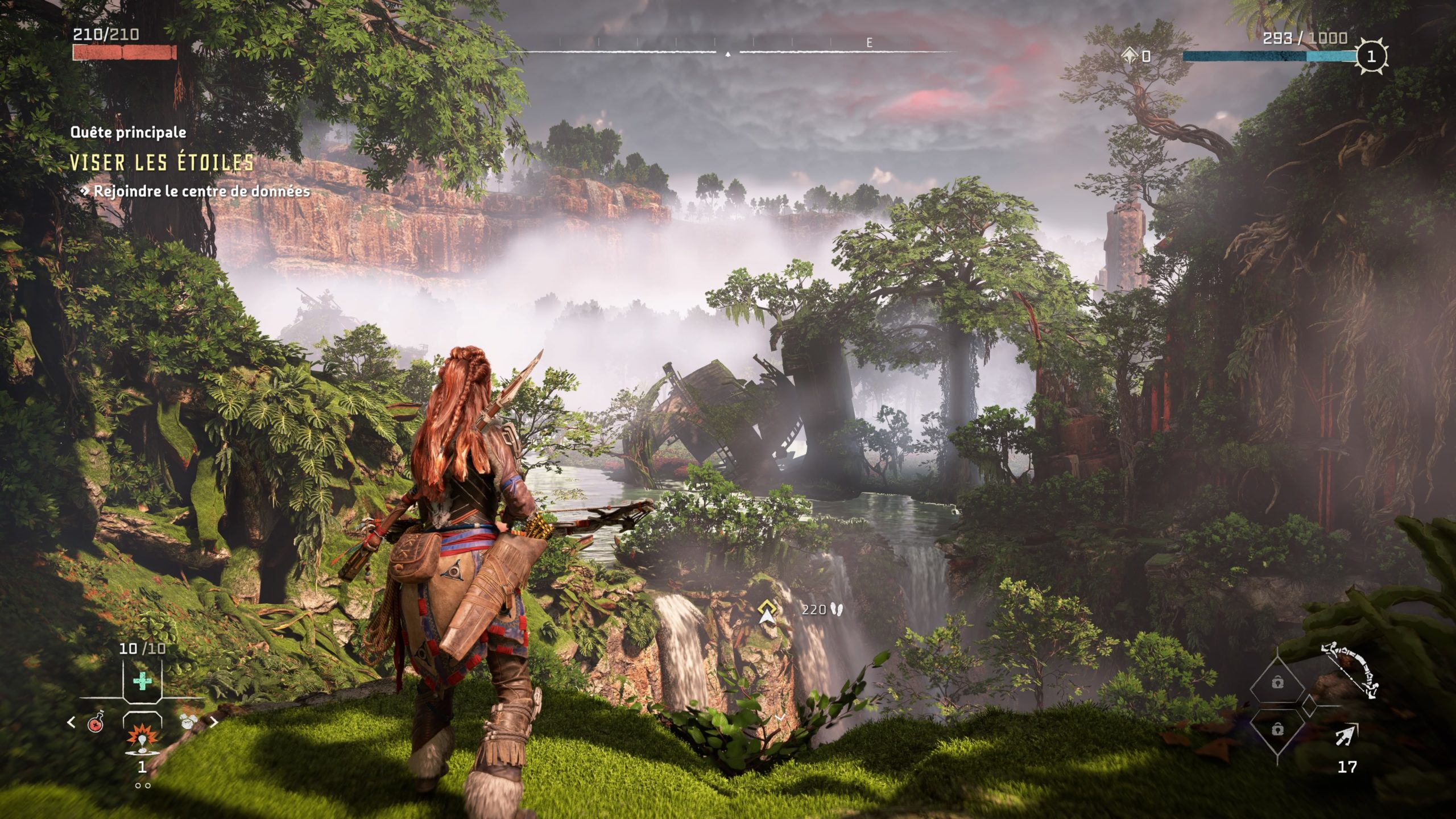1456x819 pixels.
Task: Choose the arrow ammo type icon
Action: 1347,735
